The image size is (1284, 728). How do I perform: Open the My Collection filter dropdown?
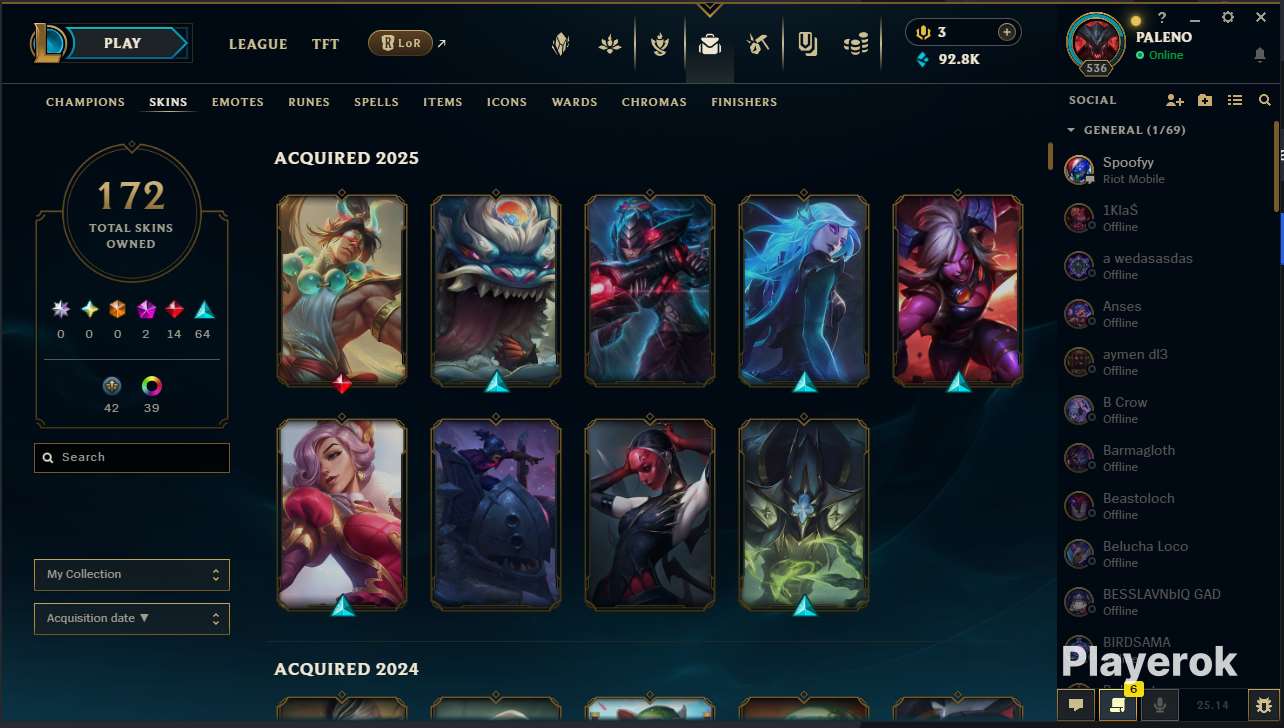pos(131,575)
